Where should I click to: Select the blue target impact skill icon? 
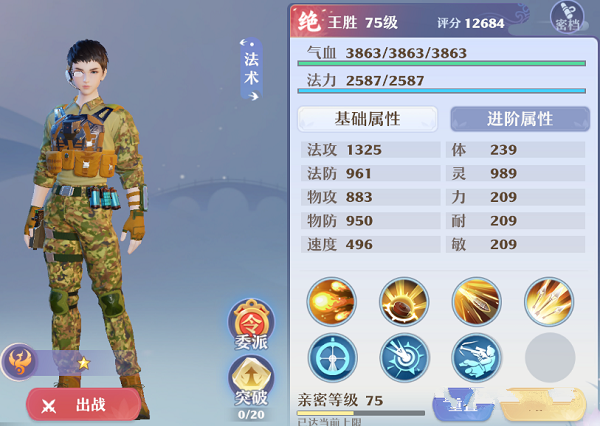[404, 357]
